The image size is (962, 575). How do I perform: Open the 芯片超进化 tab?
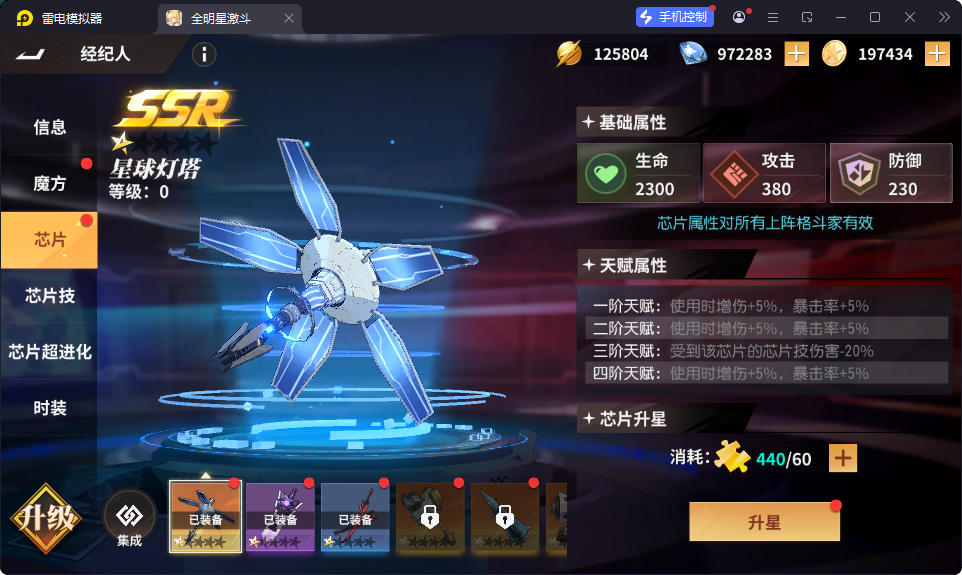tap(49, 352)
